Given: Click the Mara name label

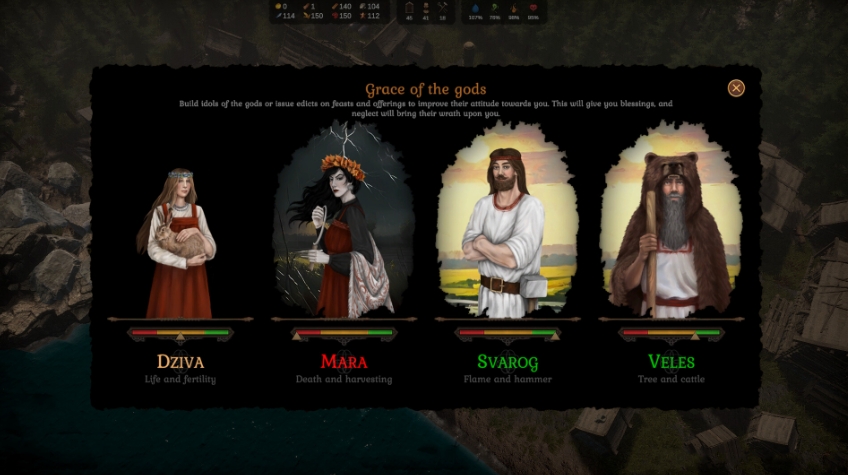Looking at the screenshot, I should click(x=344, y=361).
